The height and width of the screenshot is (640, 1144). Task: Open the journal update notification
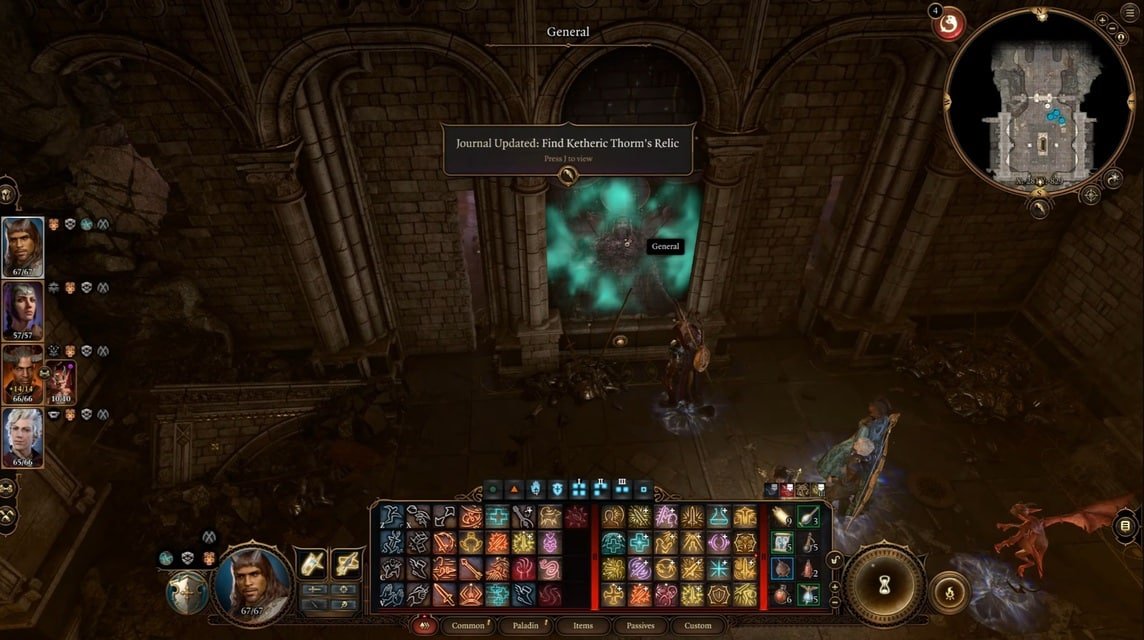(567, 149)
